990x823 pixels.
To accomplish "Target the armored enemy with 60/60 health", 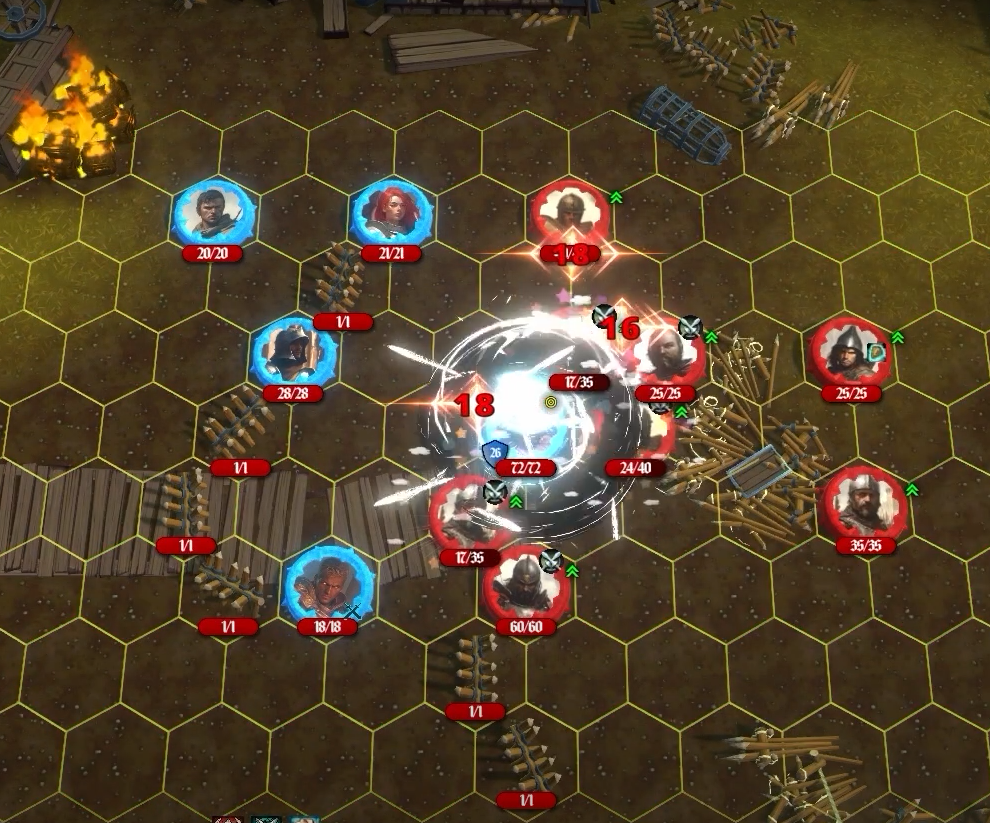I will pyautogui.click(x=526, y=586).
